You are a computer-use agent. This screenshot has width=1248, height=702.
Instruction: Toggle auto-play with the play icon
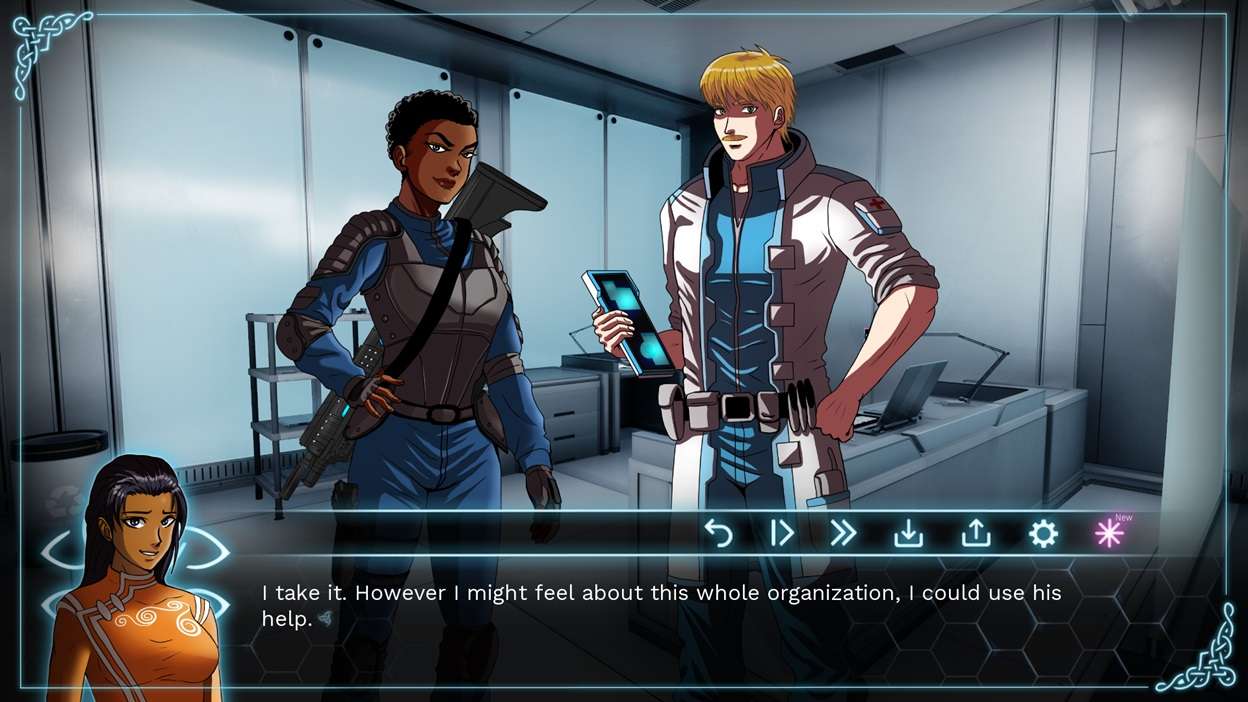click(x=781, y=534)
